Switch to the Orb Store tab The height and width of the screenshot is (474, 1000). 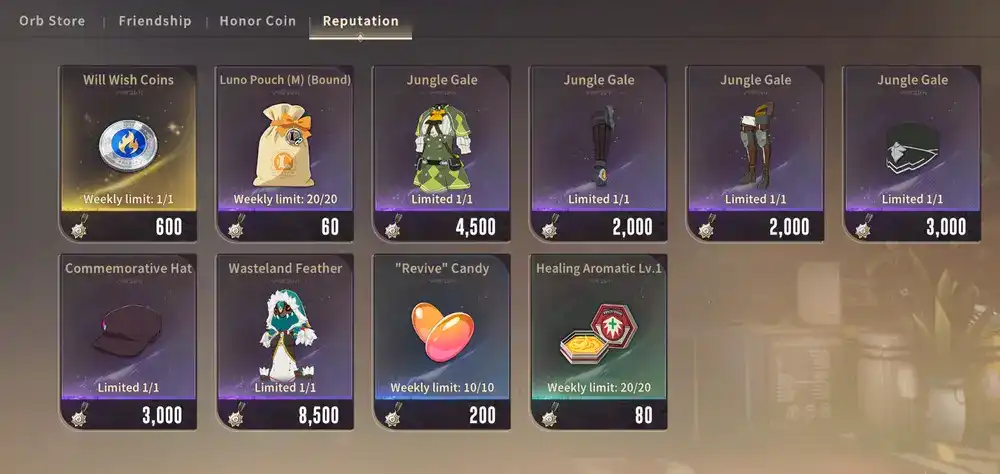click(x=52, y=21)
